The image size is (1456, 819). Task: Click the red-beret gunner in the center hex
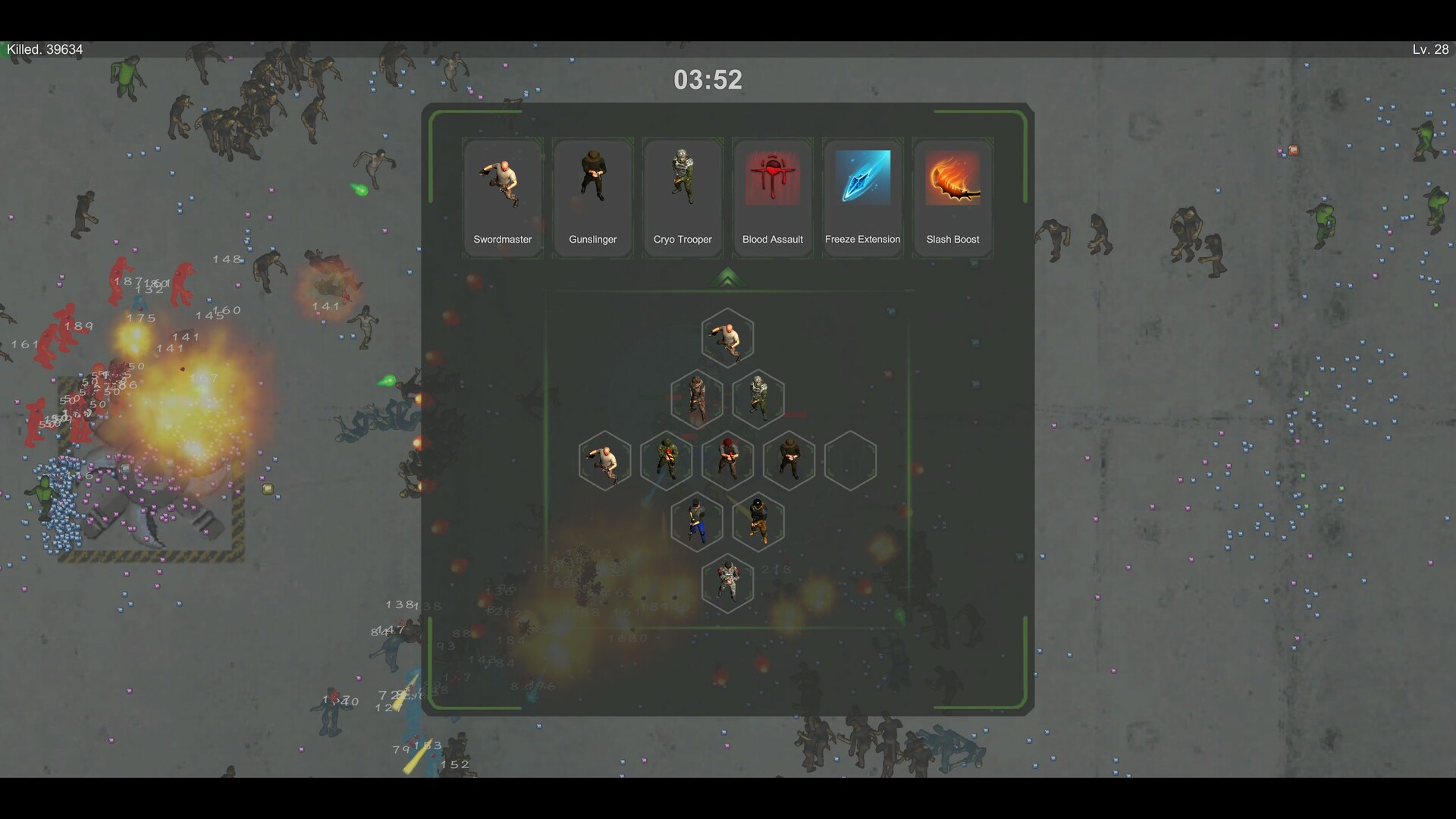coord(728,460)
